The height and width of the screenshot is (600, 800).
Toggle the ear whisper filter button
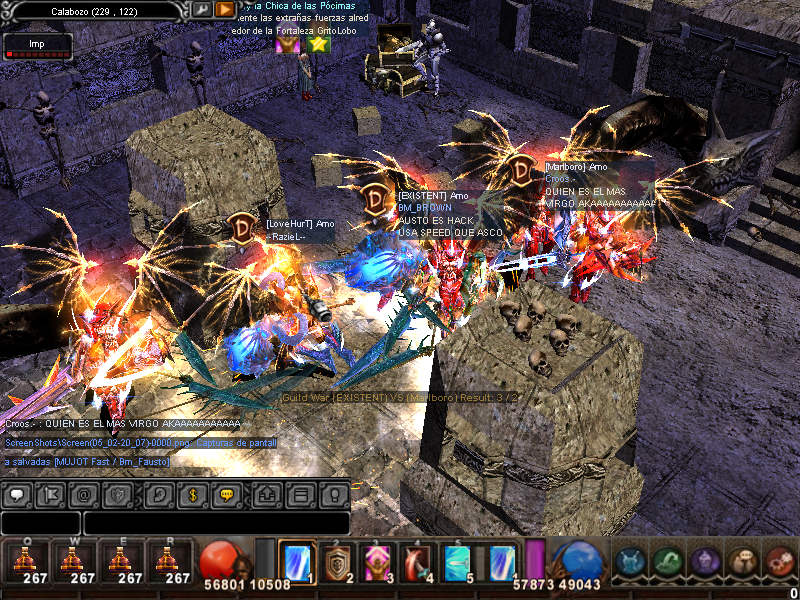(157, 494)
